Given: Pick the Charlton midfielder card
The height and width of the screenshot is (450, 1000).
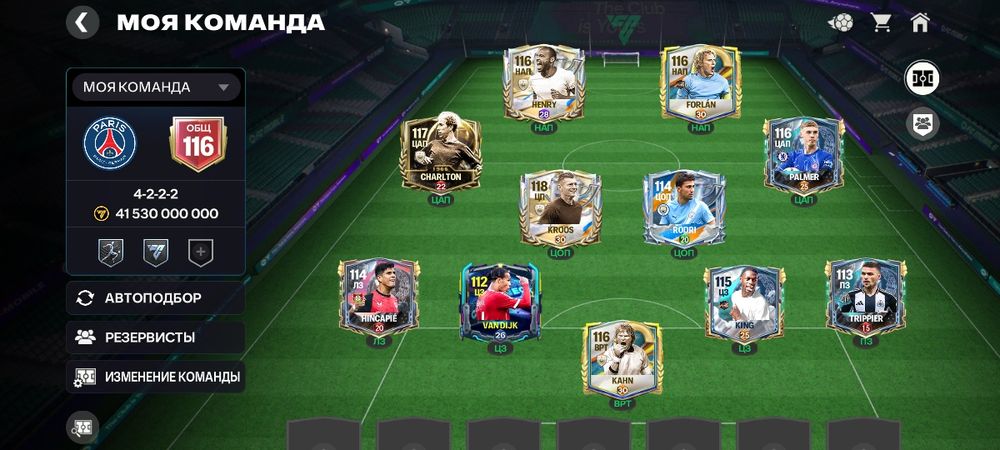Looking at the screenshot, I should point(441,155).
